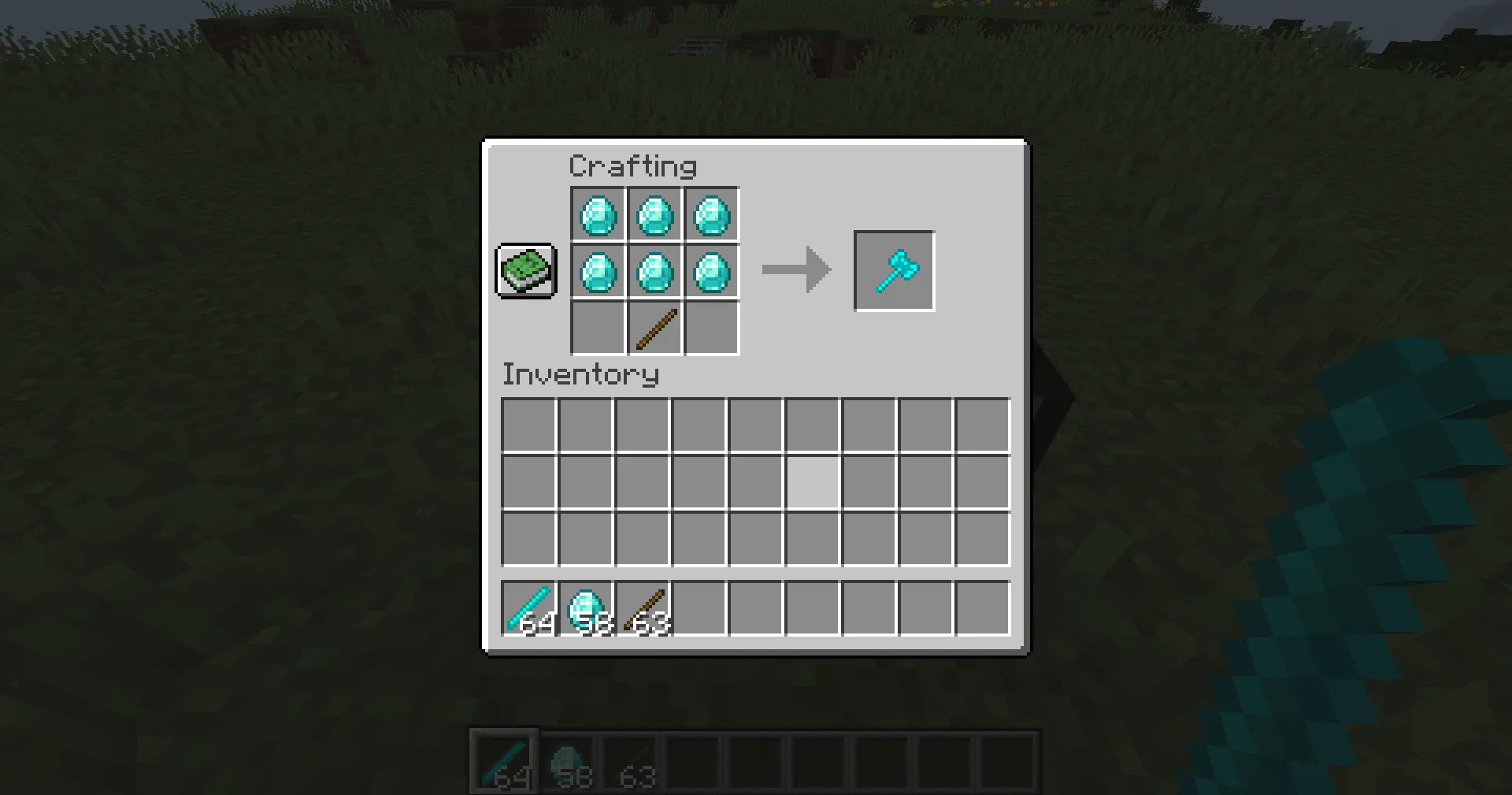Pick up the stack of 58 diamonds

[584, 607]
